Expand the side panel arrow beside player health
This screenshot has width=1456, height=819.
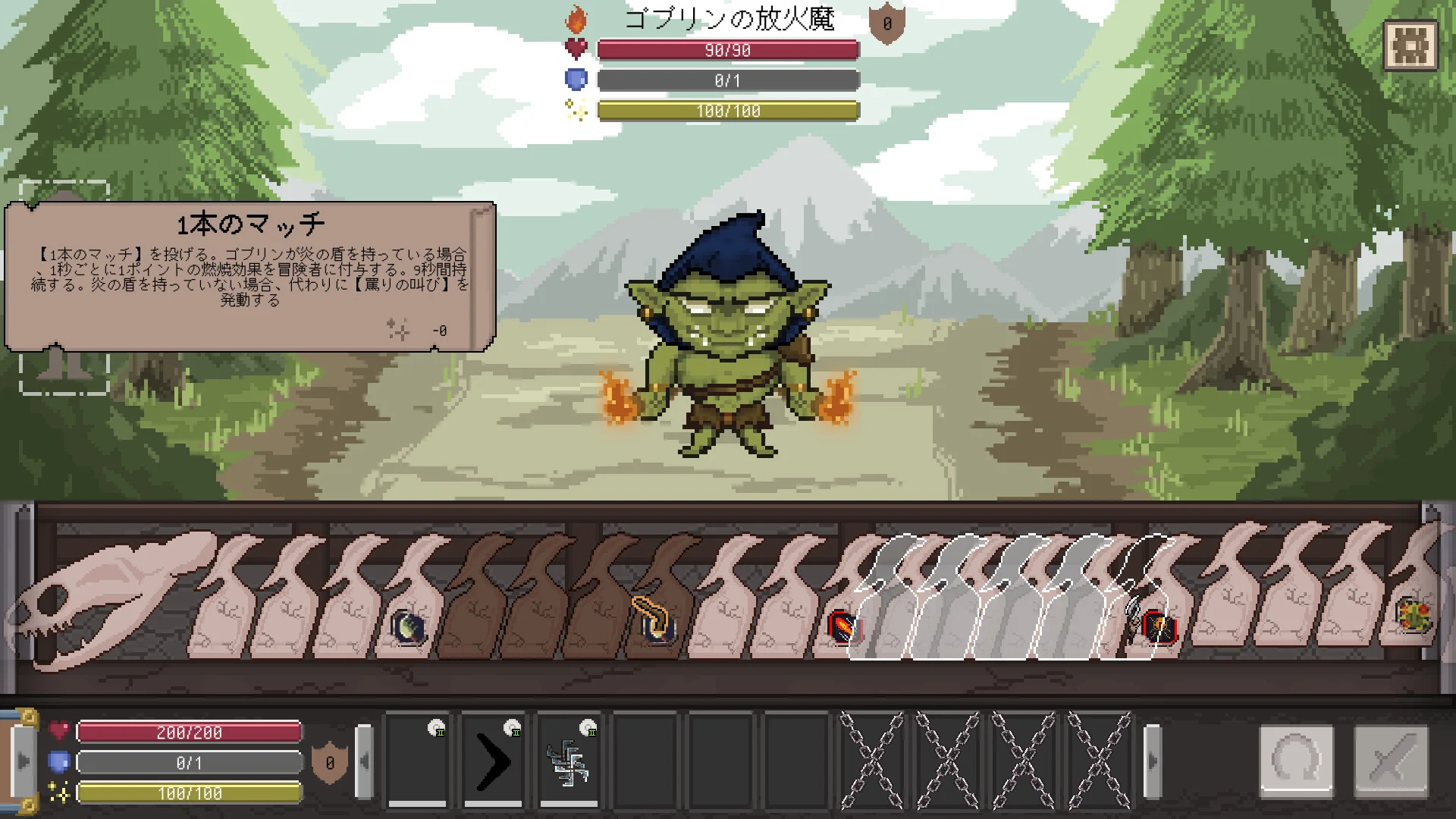point(23,760)
